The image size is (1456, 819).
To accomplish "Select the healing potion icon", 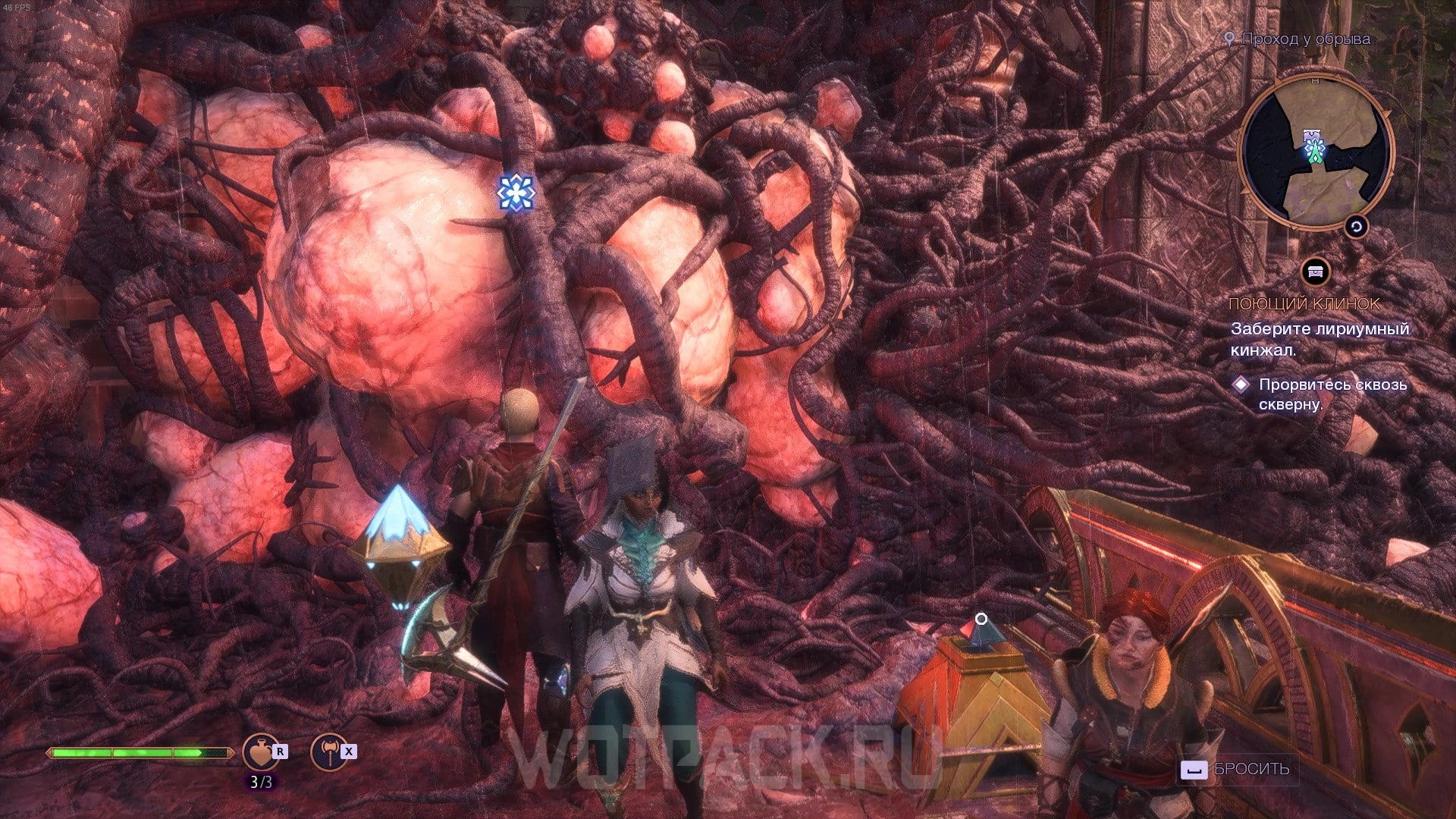I will pos(260,752).
